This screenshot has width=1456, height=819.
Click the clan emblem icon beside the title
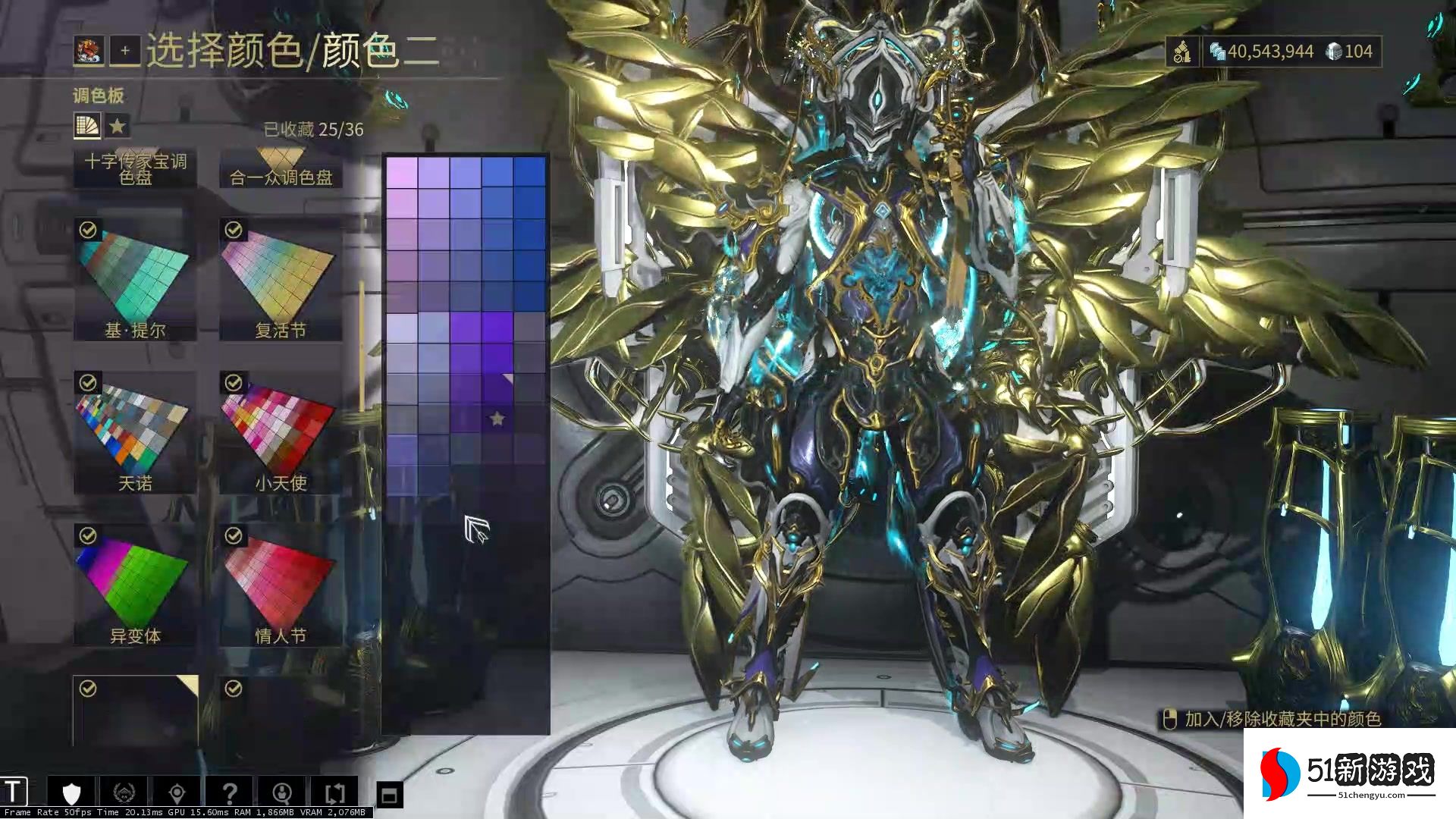tap(89, 52)
